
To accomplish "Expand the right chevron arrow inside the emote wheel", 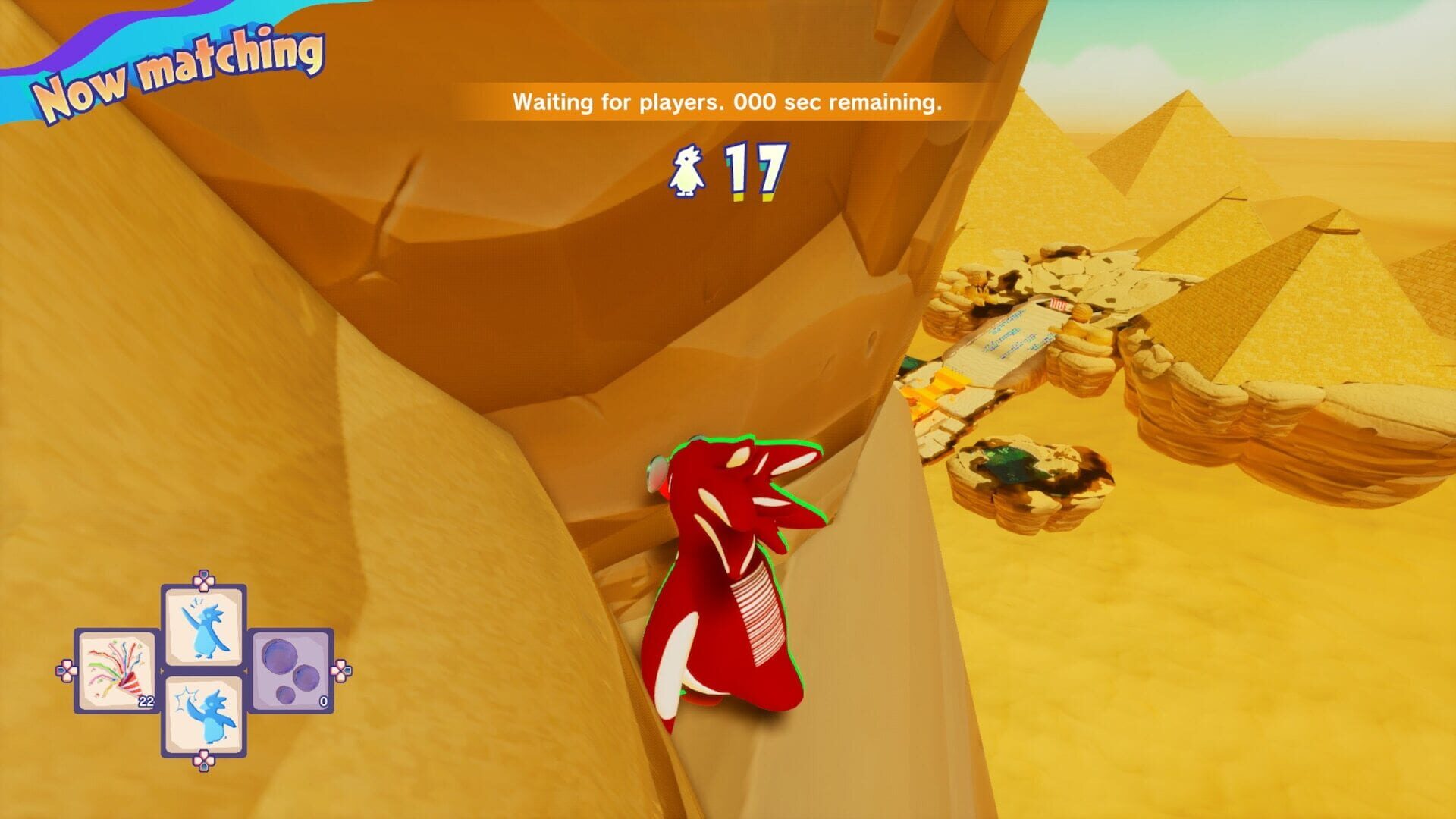I will coord(246,670).
